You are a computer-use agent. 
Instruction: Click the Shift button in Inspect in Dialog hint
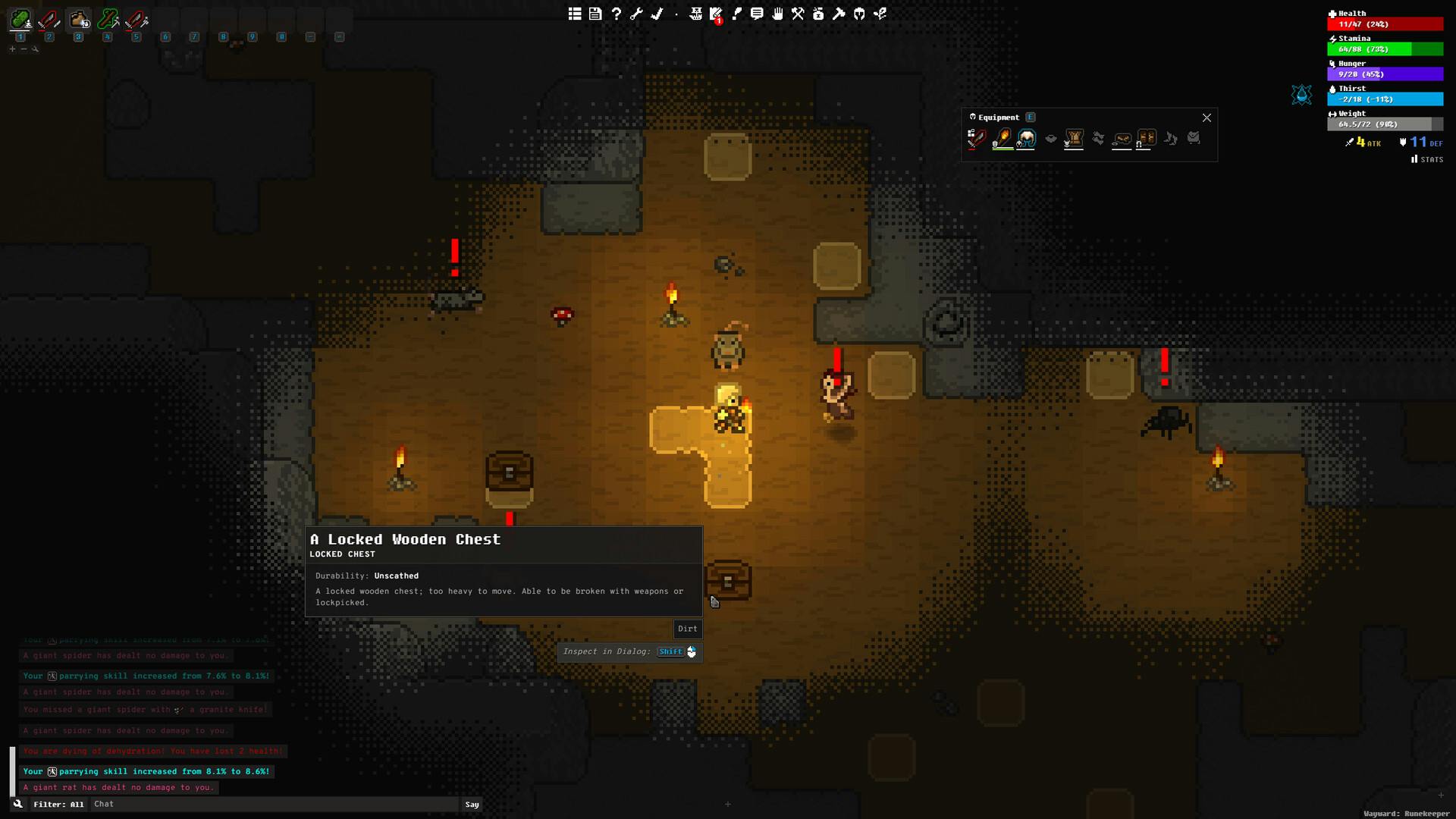click(x=670, y=651)
